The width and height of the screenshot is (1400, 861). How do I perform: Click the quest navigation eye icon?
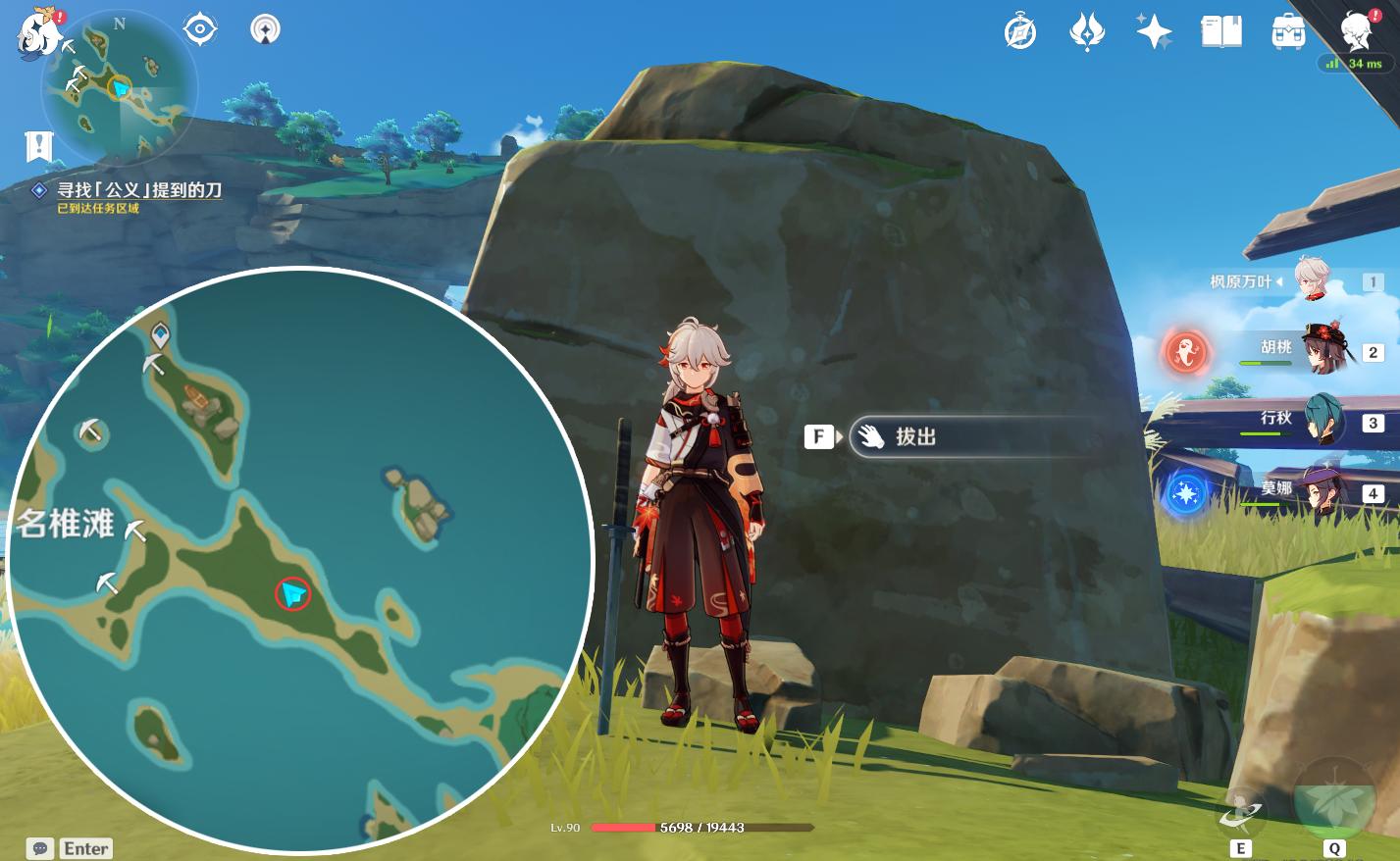click(200, 29)
